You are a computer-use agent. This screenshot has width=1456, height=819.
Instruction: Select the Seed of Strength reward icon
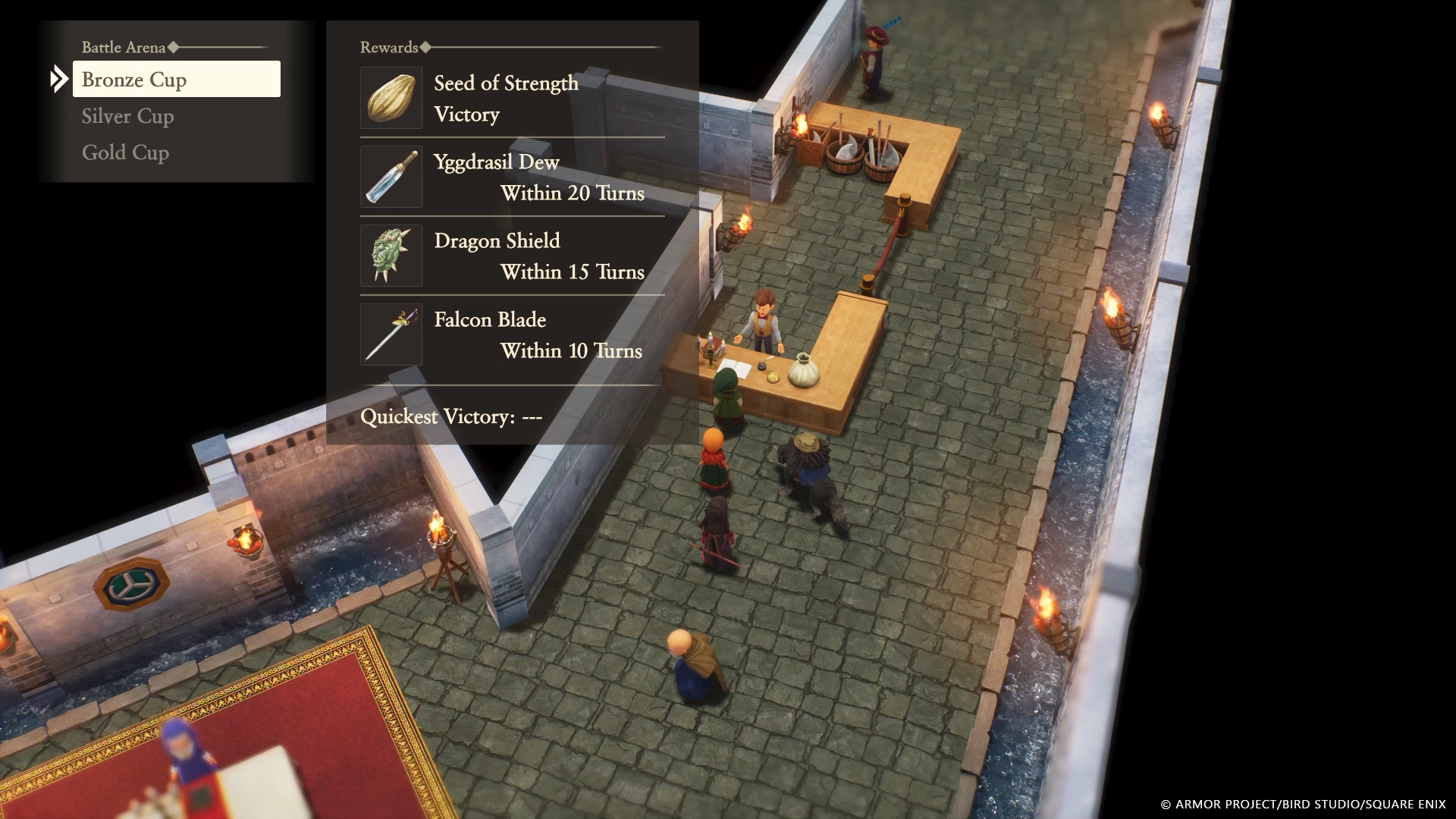click(x=391, y=97)
